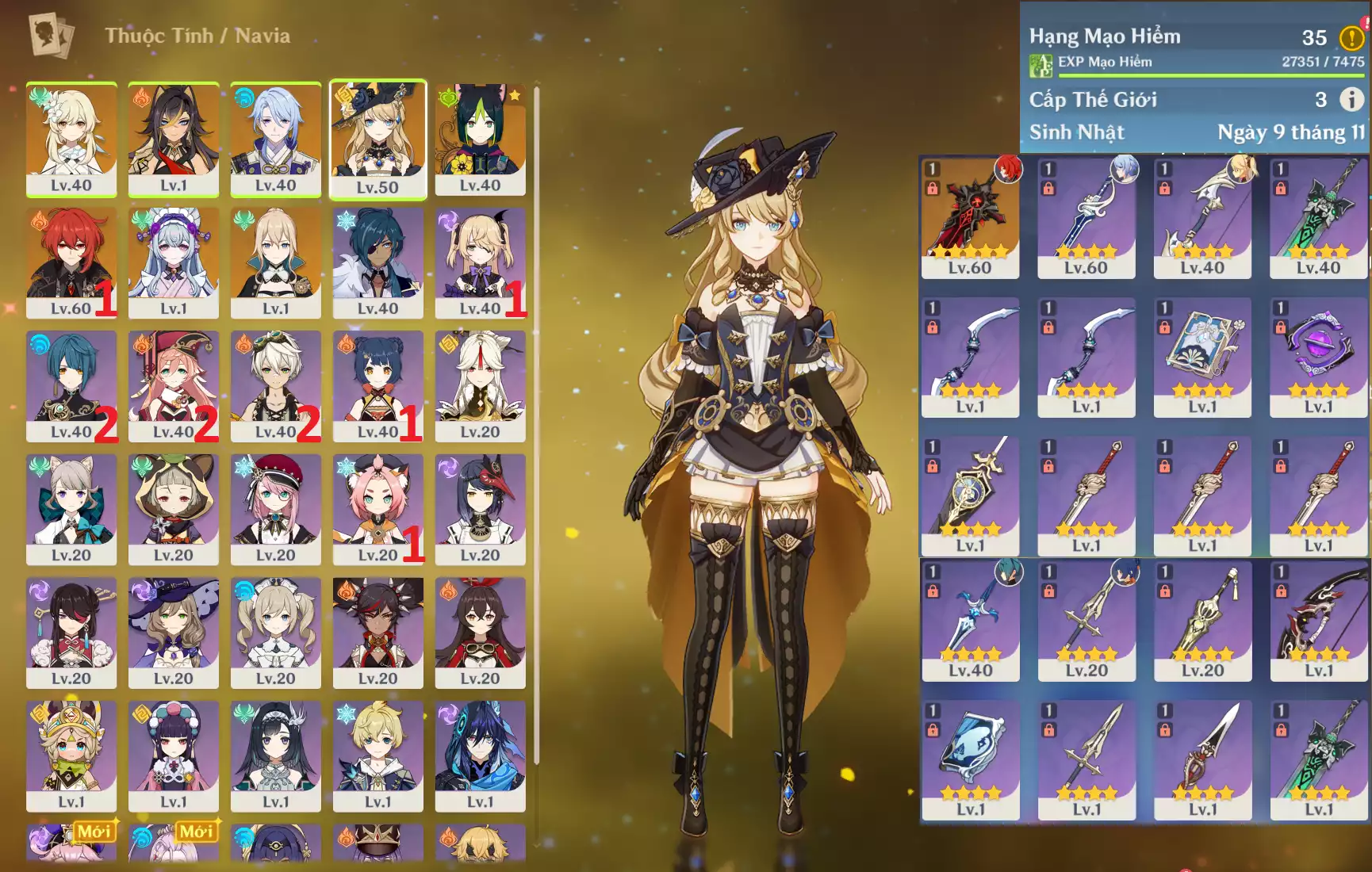Select the five-star Lv.60 red claymore

[x=970, y=217]
